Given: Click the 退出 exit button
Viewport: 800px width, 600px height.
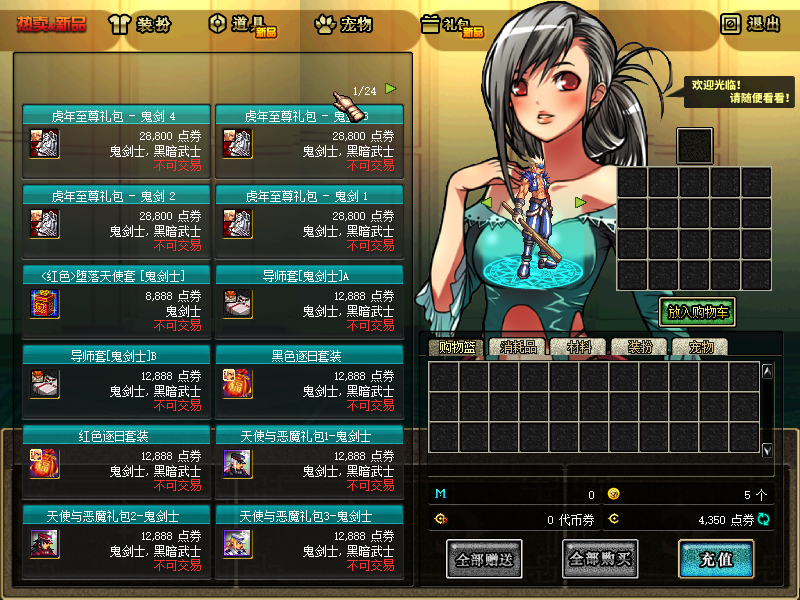Looking at the screenshot, I should 751,23.
